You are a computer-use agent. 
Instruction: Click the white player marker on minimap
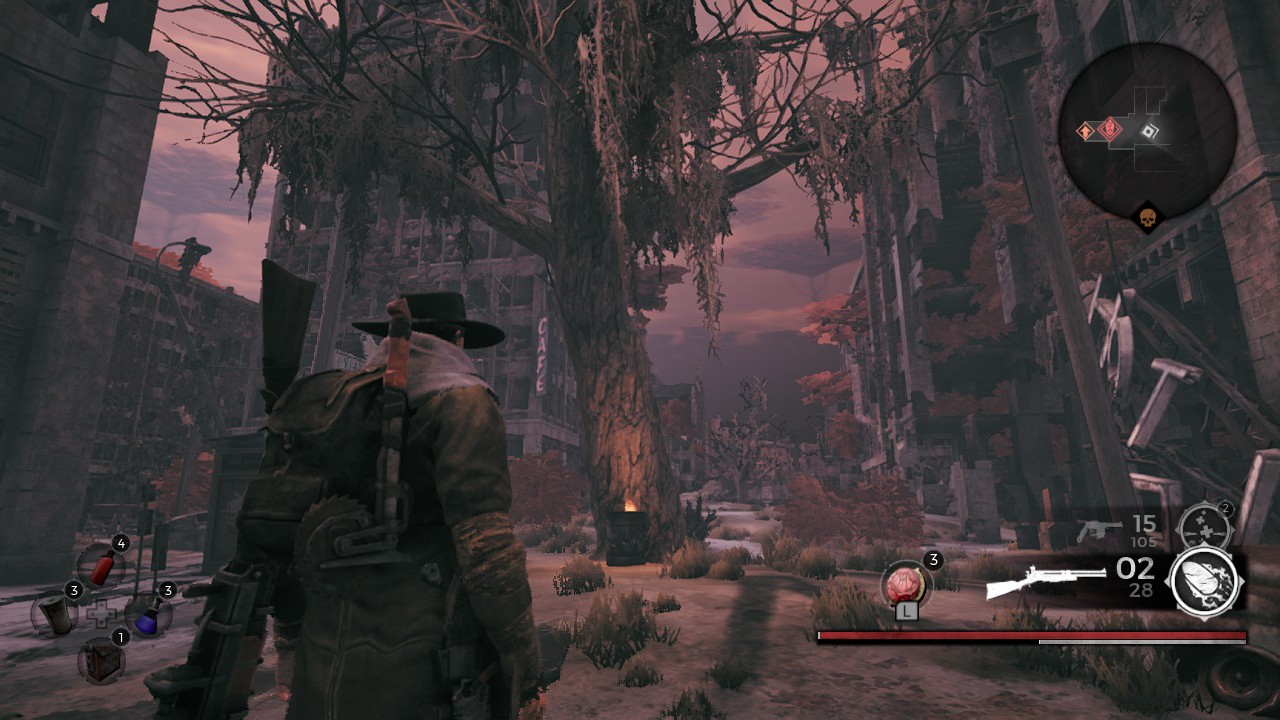pyautogui.click(x=1149, y=131)
